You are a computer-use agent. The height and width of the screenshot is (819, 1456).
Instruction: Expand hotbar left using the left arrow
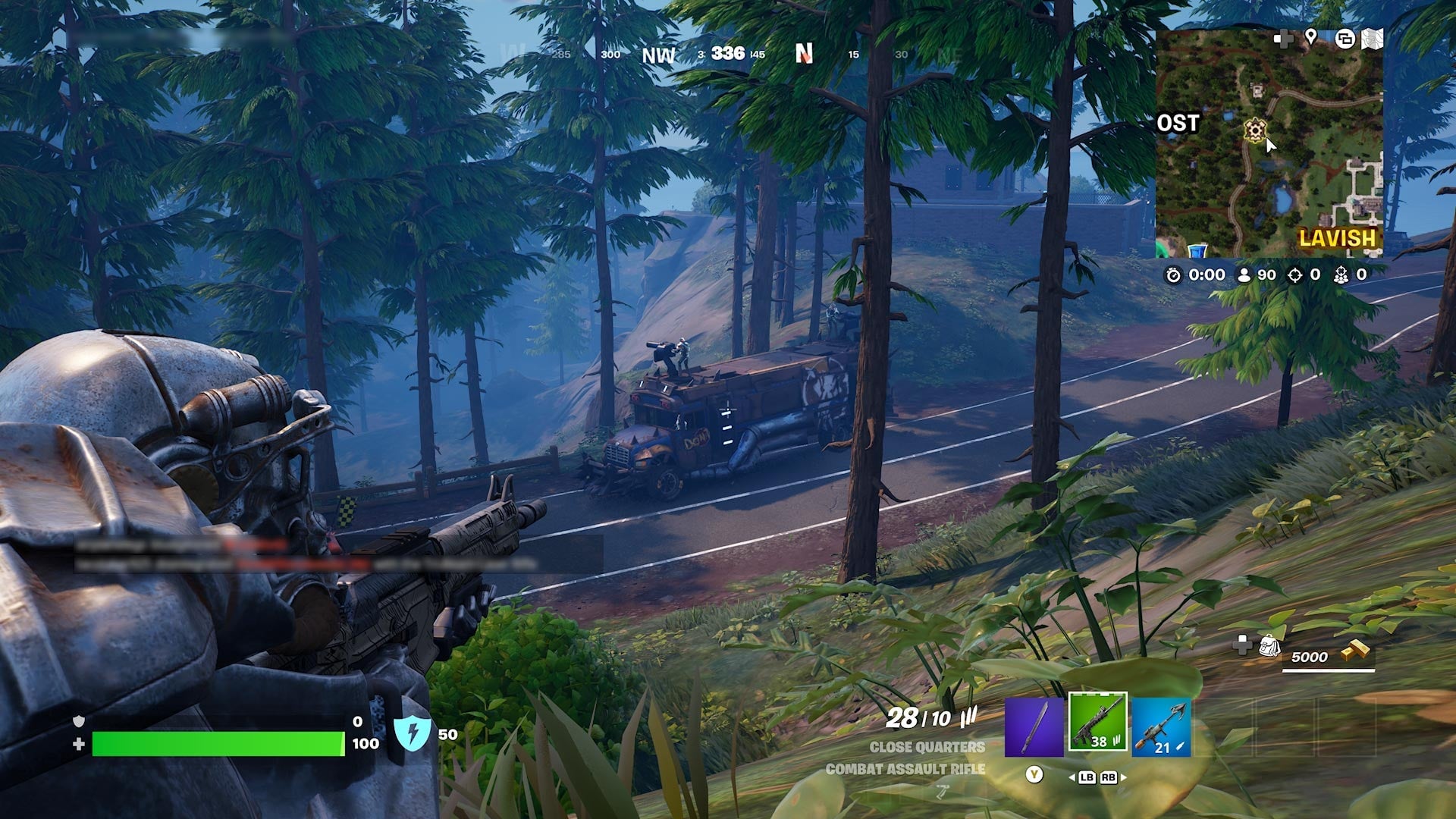point(1074,778)
